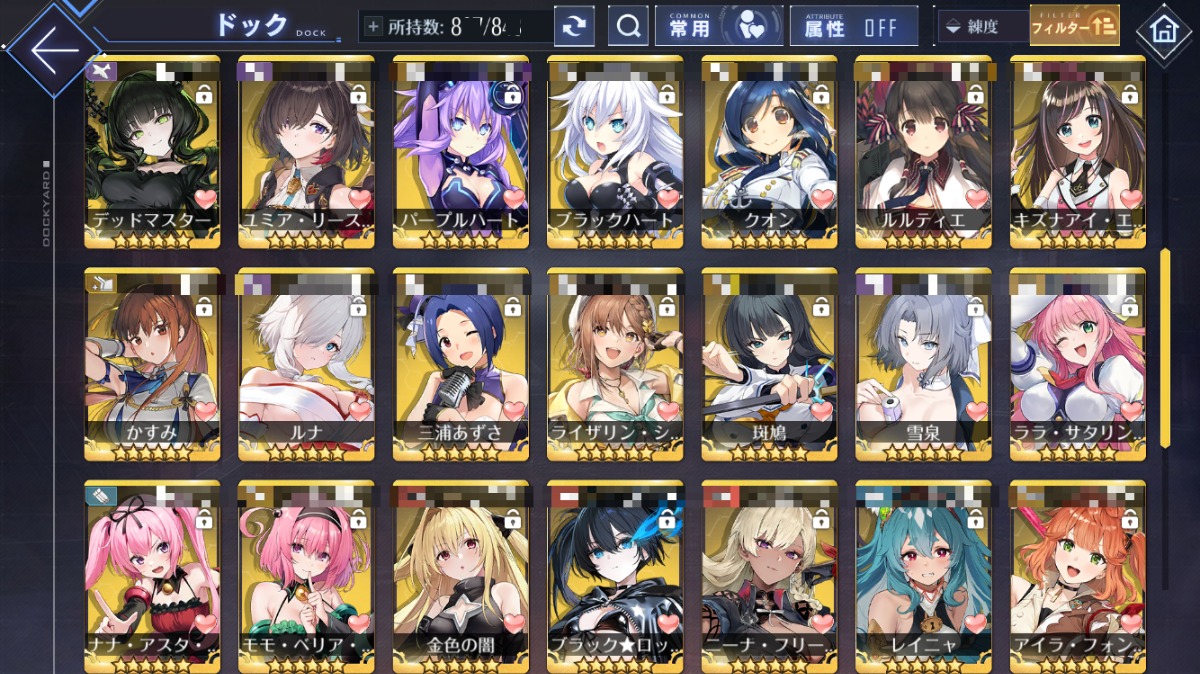Choose the パープルハート card
The height and width of the screenshot is (674, 1200).
(x=461, y=150)
